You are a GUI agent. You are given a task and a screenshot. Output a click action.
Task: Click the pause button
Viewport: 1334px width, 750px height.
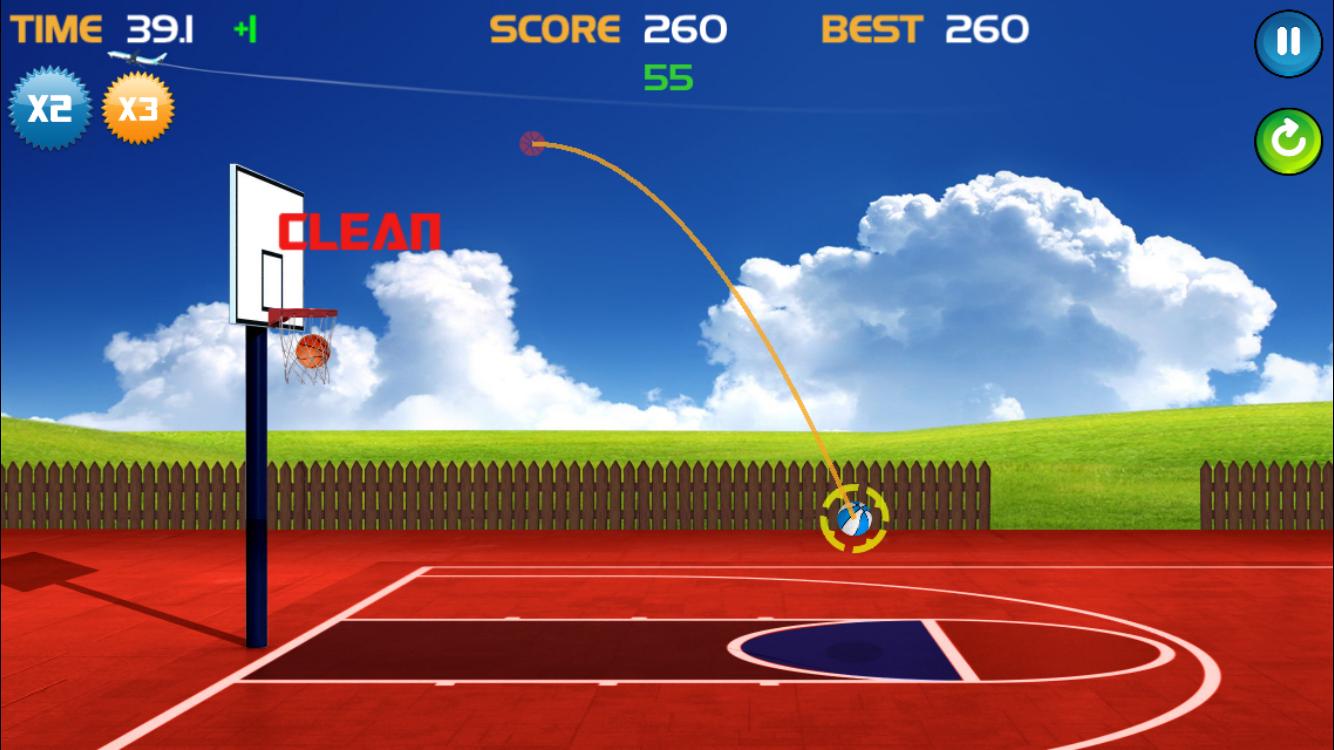(1288, 42)
